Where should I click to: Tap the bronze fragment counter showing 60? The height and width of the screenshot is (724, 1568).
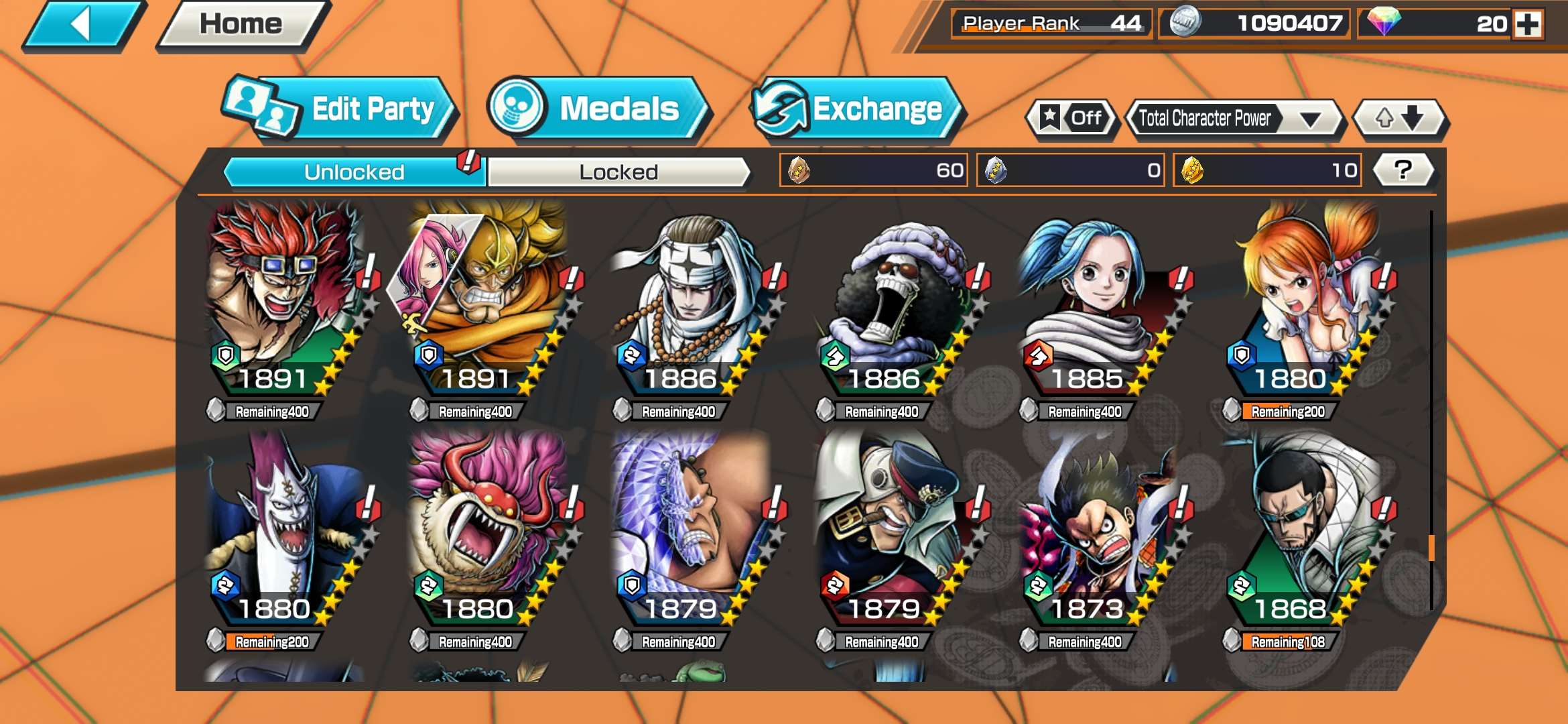[871, 171]
